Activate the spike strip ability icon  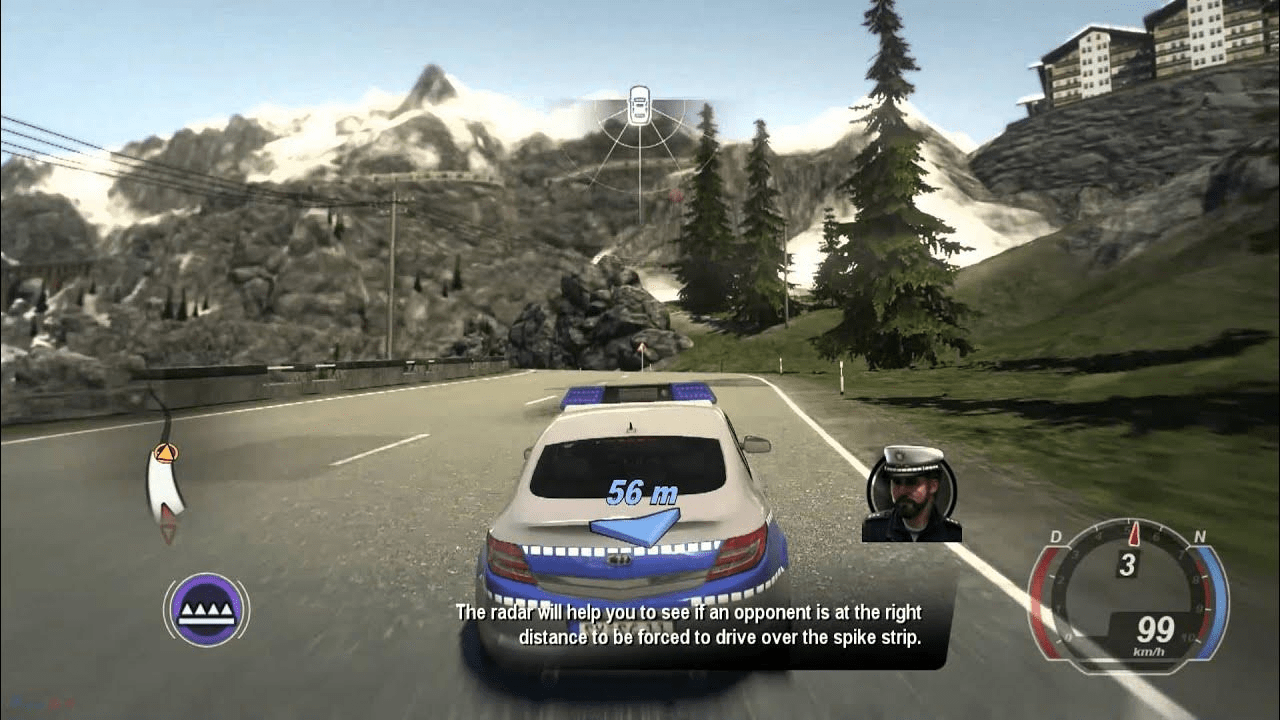tap(206, 609)
